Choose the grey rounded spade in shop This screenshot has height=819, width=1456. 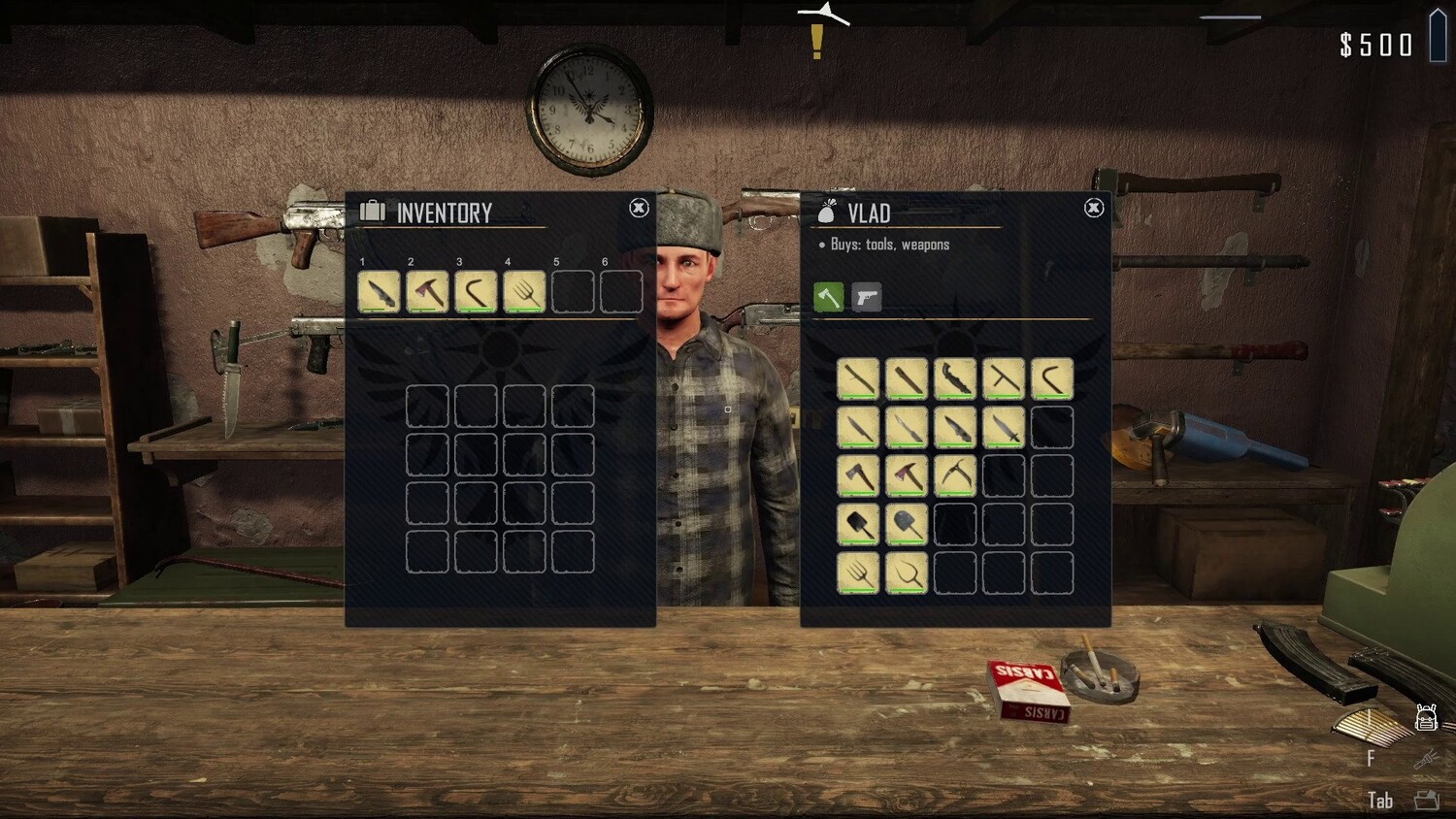[907, 524]
